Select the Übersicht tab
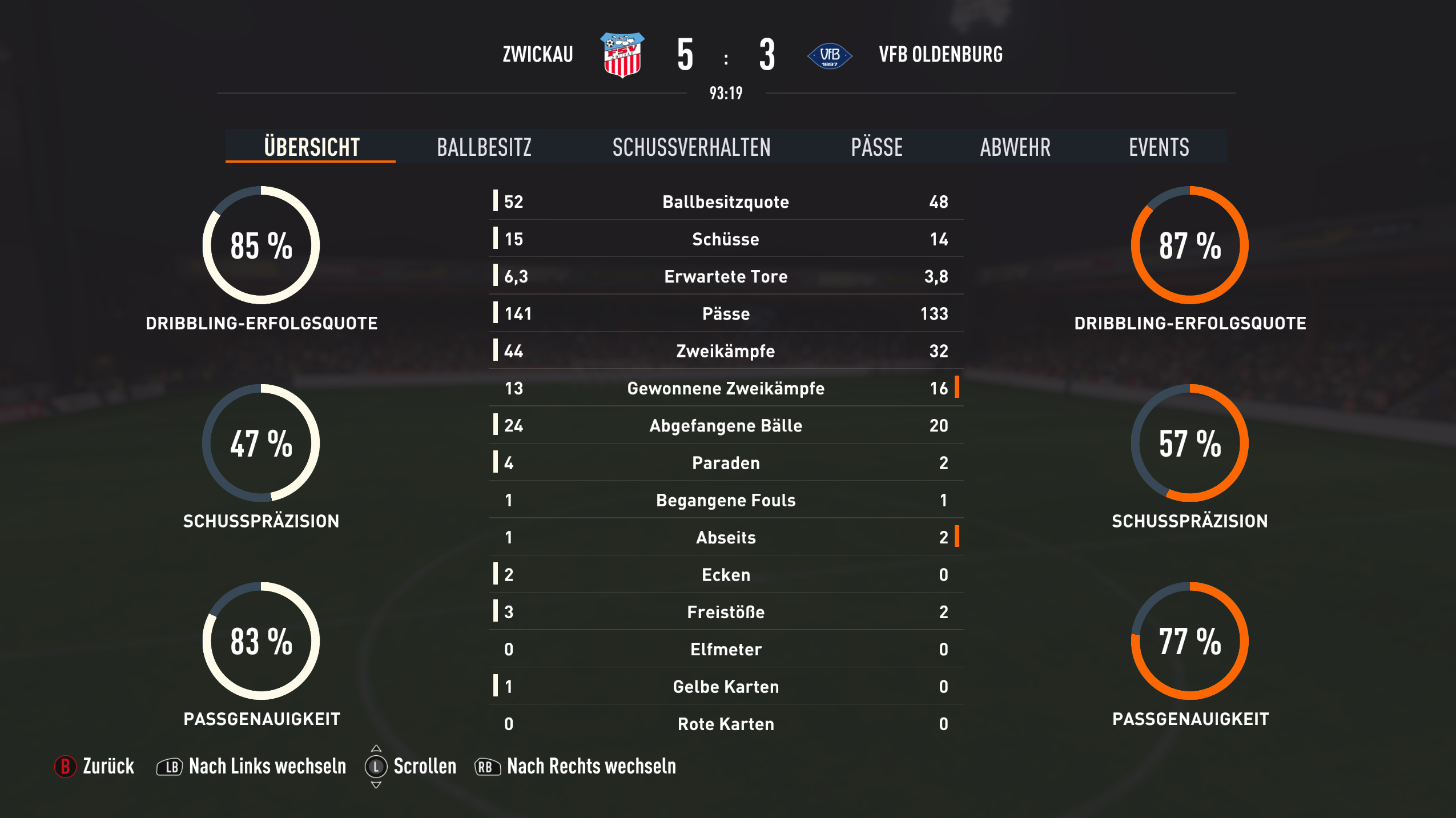The width and height of the screenshot is (1456, 818). 311,147
